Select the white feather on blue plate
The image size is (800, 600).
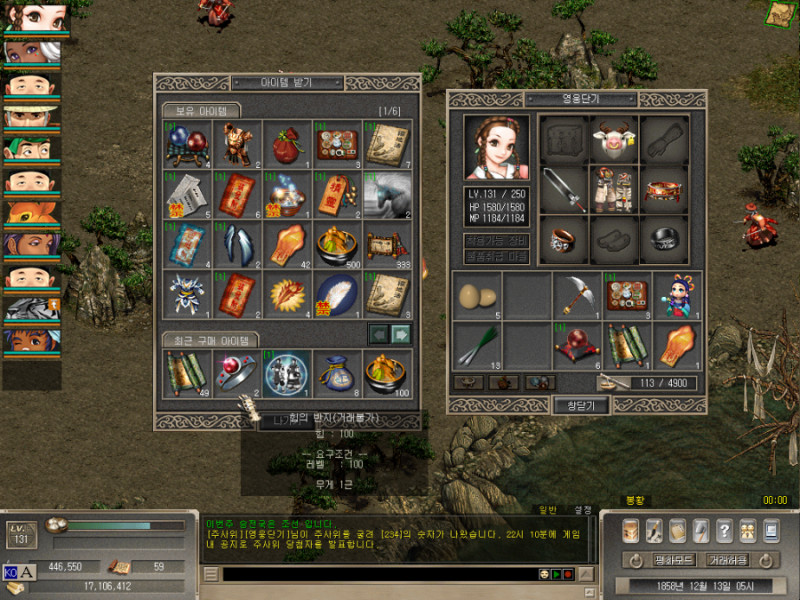[337, 293]
